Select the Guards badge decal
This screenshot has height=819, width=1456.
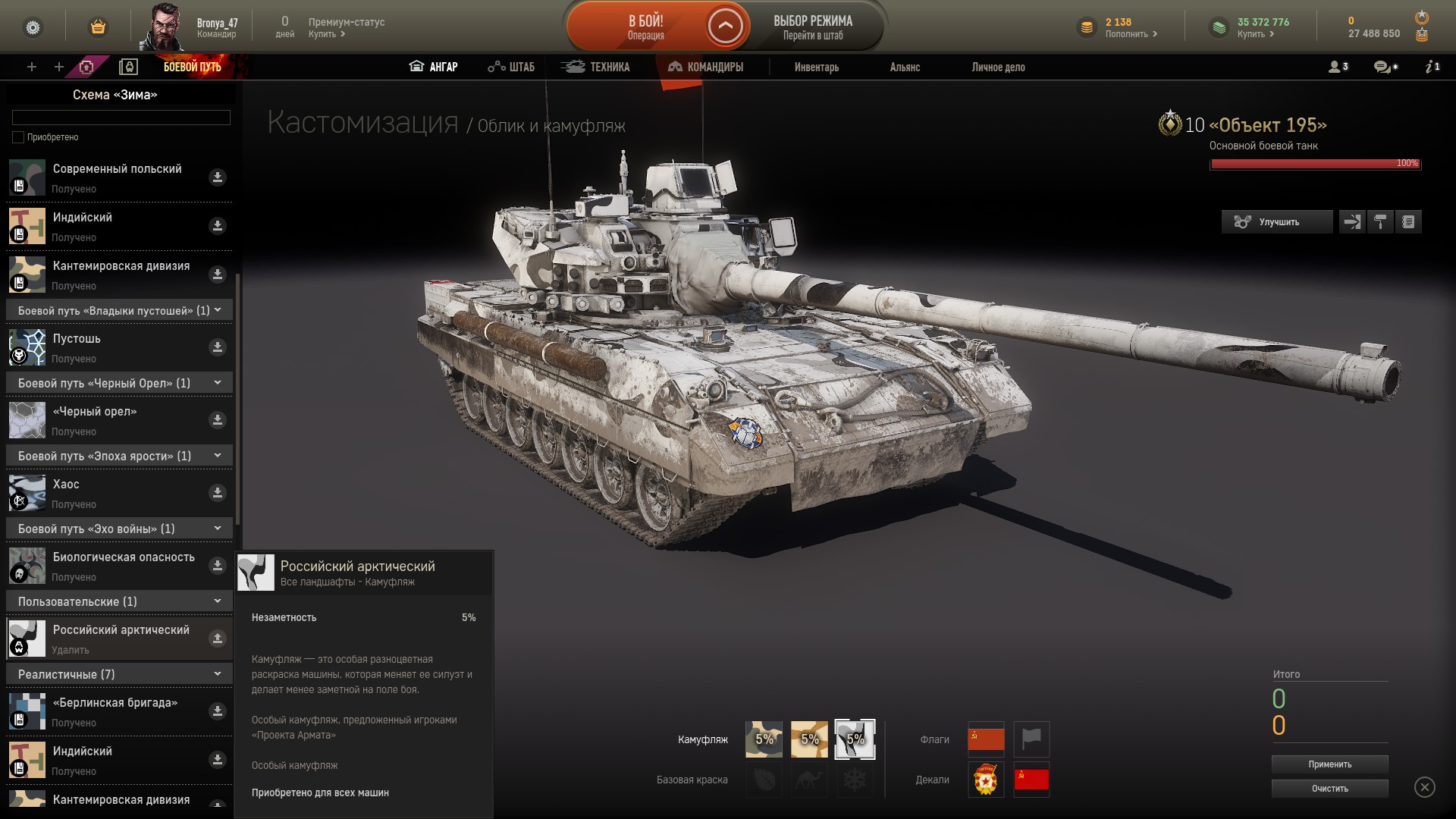coord(985,780)
